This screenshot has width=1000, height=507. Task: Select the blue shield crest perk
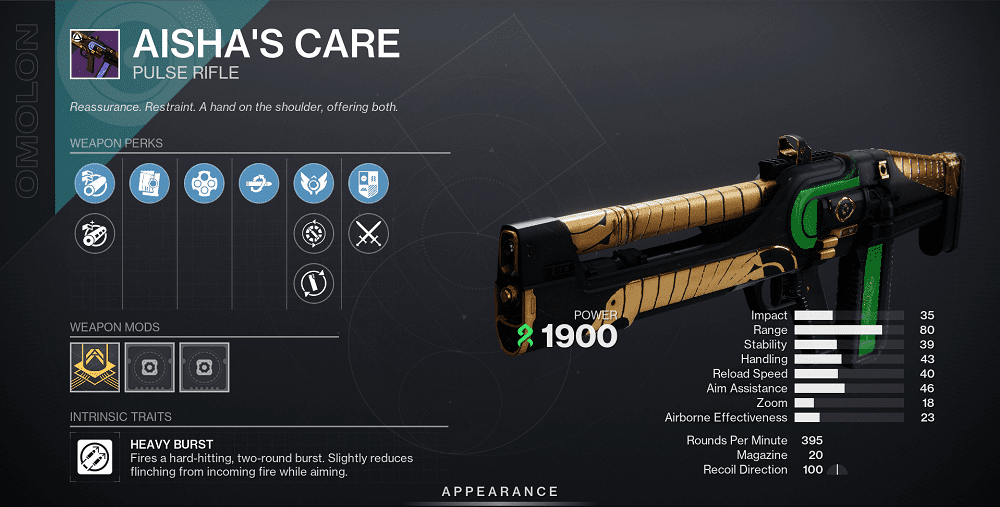point(368,184)
